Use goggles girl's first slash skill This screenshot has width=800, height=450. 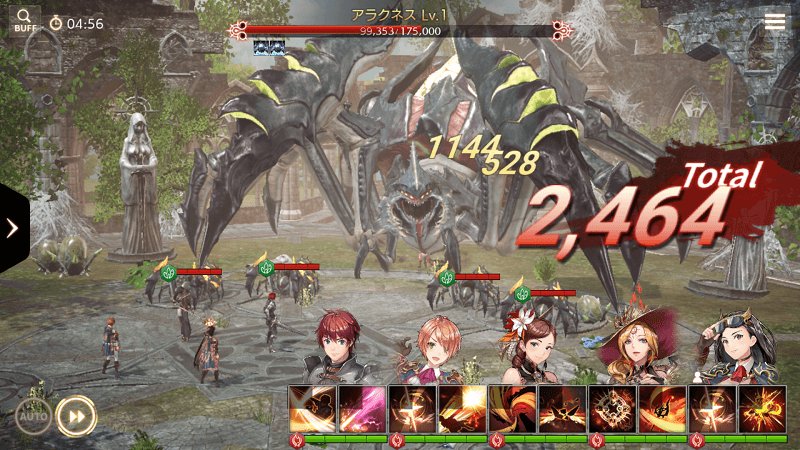713,409
